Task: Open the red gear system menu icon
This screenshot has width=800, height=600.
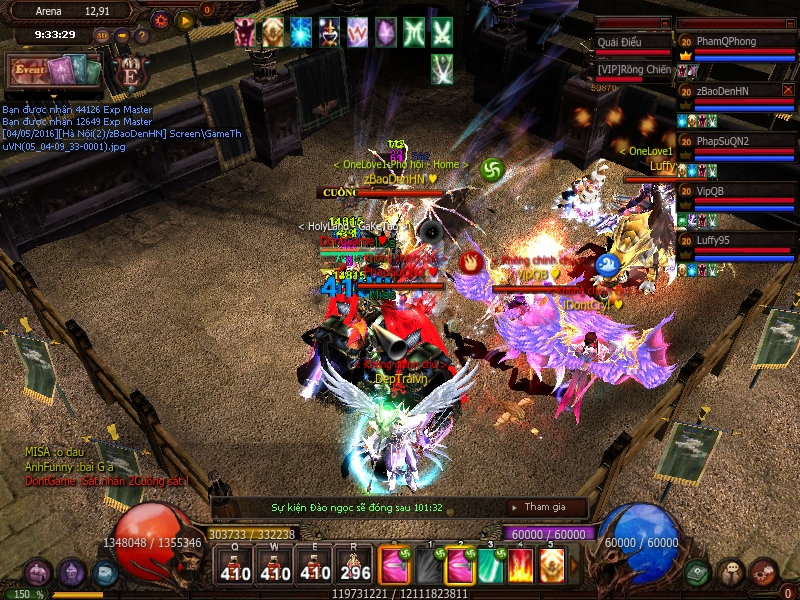Action: coord(763,572)
